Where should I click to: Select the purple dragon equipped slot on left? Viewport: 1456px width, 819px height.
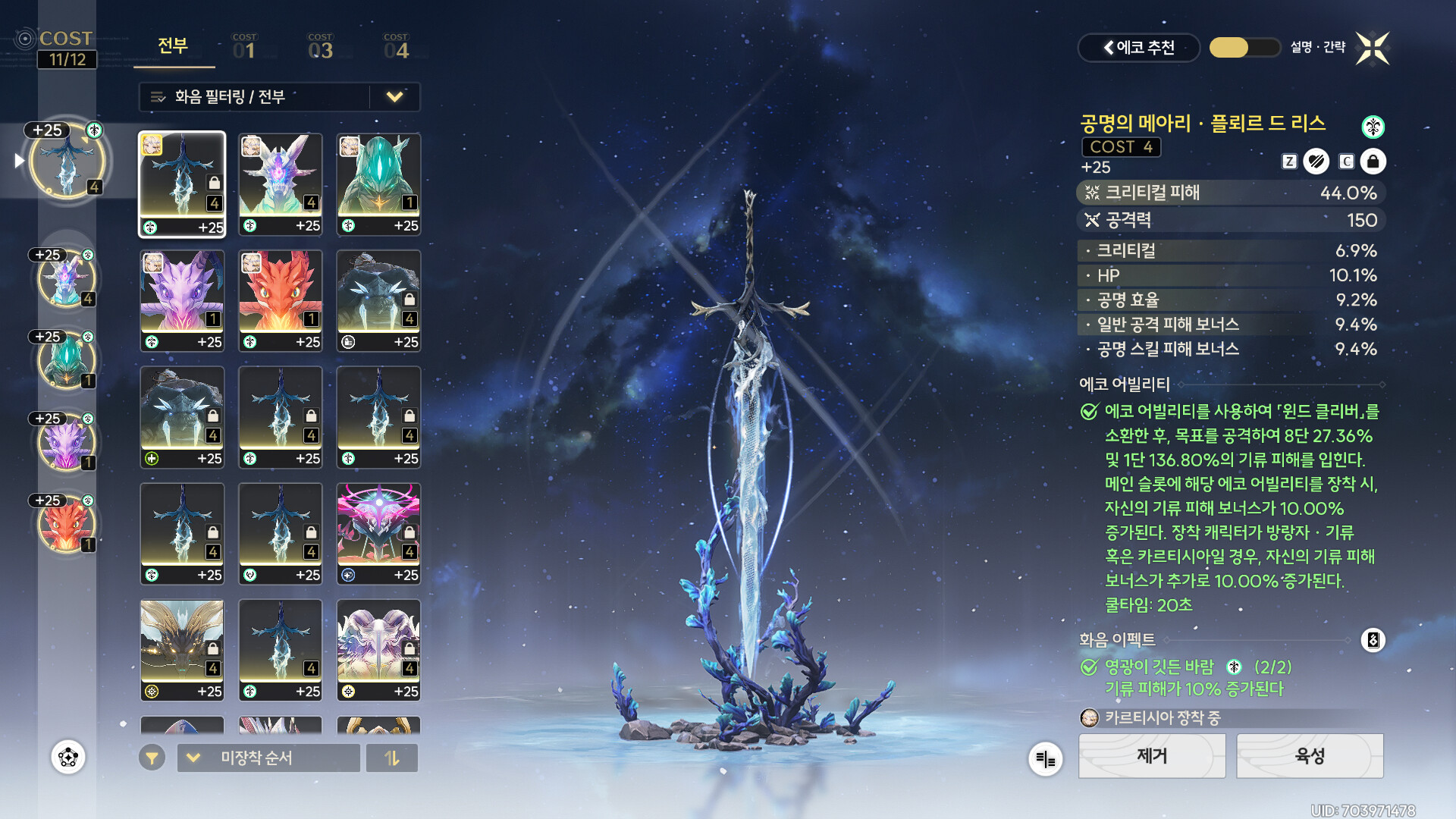pos(67,441)
